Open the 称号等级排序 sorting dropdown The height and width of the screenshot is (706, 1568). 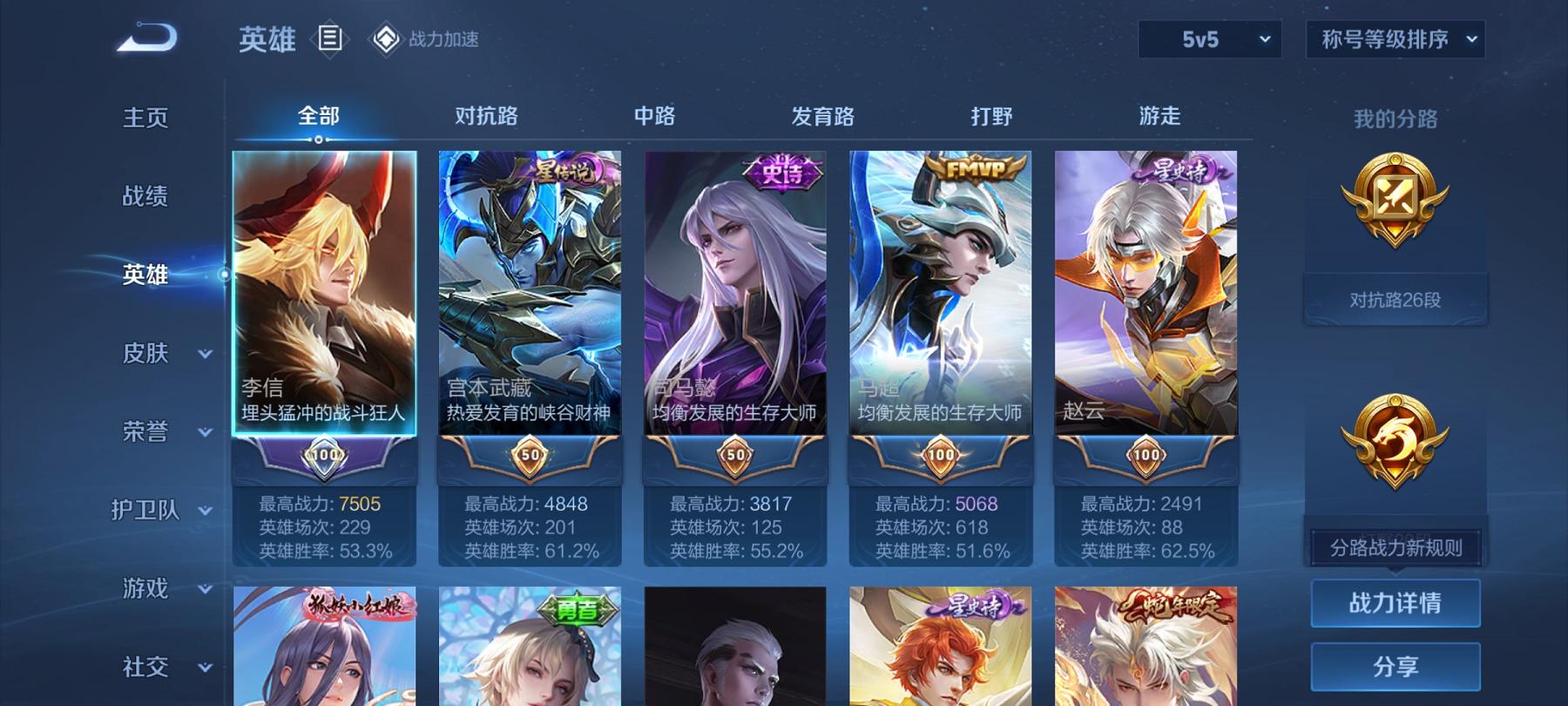click(x=1395, y=39)
